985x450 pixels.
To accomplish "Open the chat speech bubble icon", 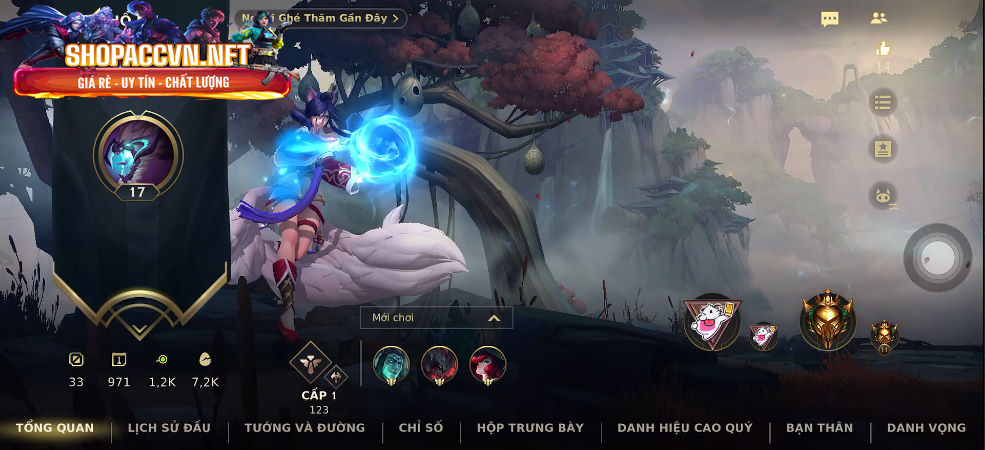I will [830, 18].
